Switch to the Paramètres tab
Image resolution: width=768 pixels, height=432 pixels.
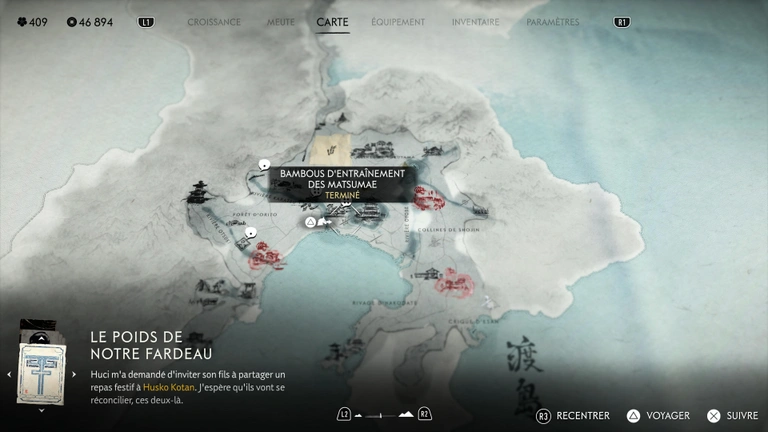[552, 22]
